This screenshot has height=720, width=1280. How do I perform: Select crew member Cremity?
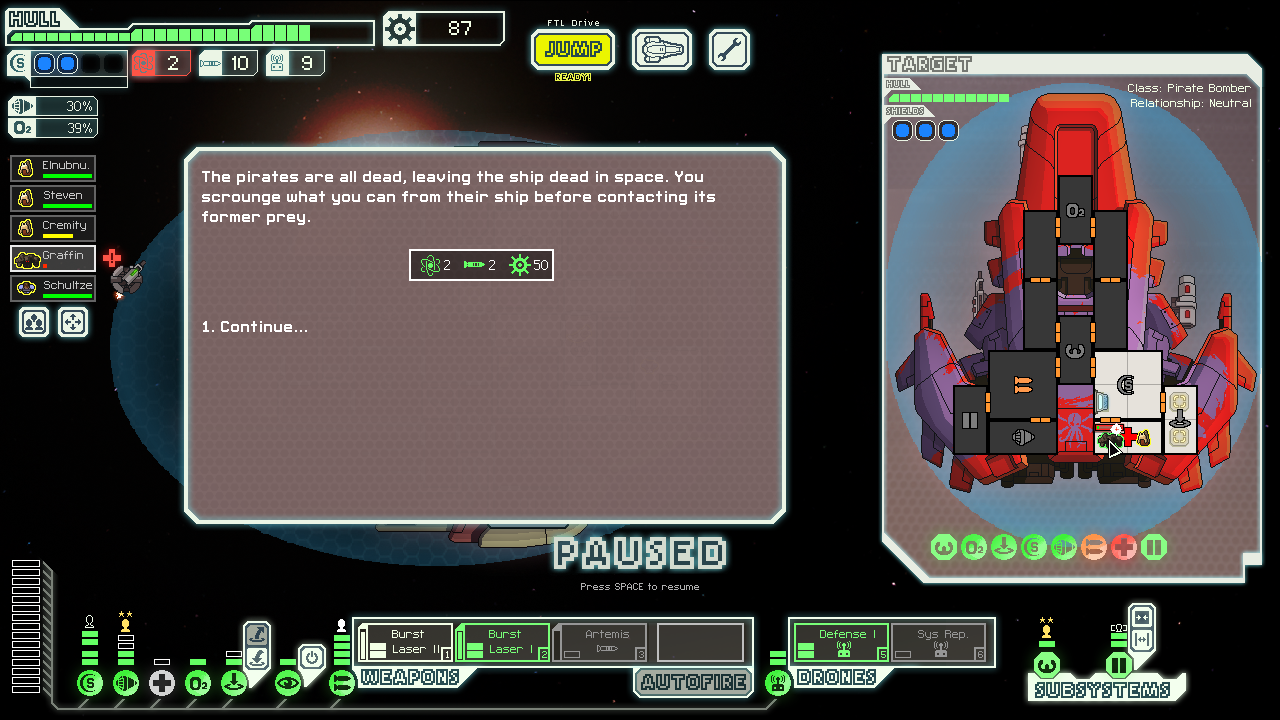click(x=53, y=228)
